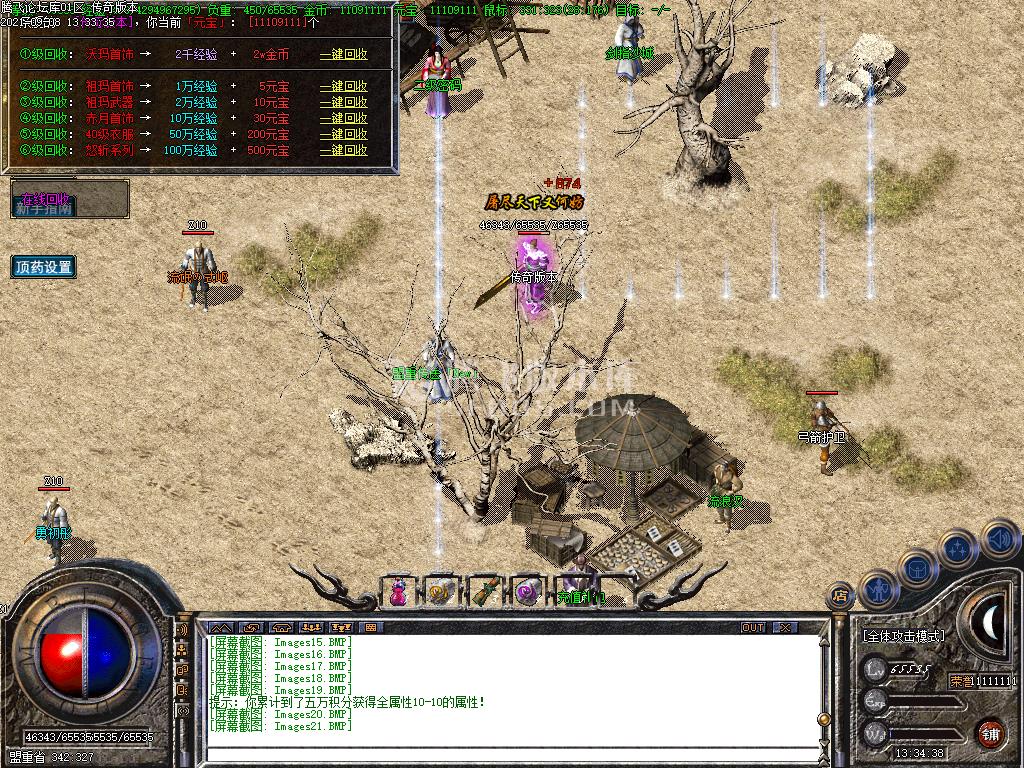Use the pink potion in the hotbar
Screen dimensions: 1024x768
click(398, 591)
